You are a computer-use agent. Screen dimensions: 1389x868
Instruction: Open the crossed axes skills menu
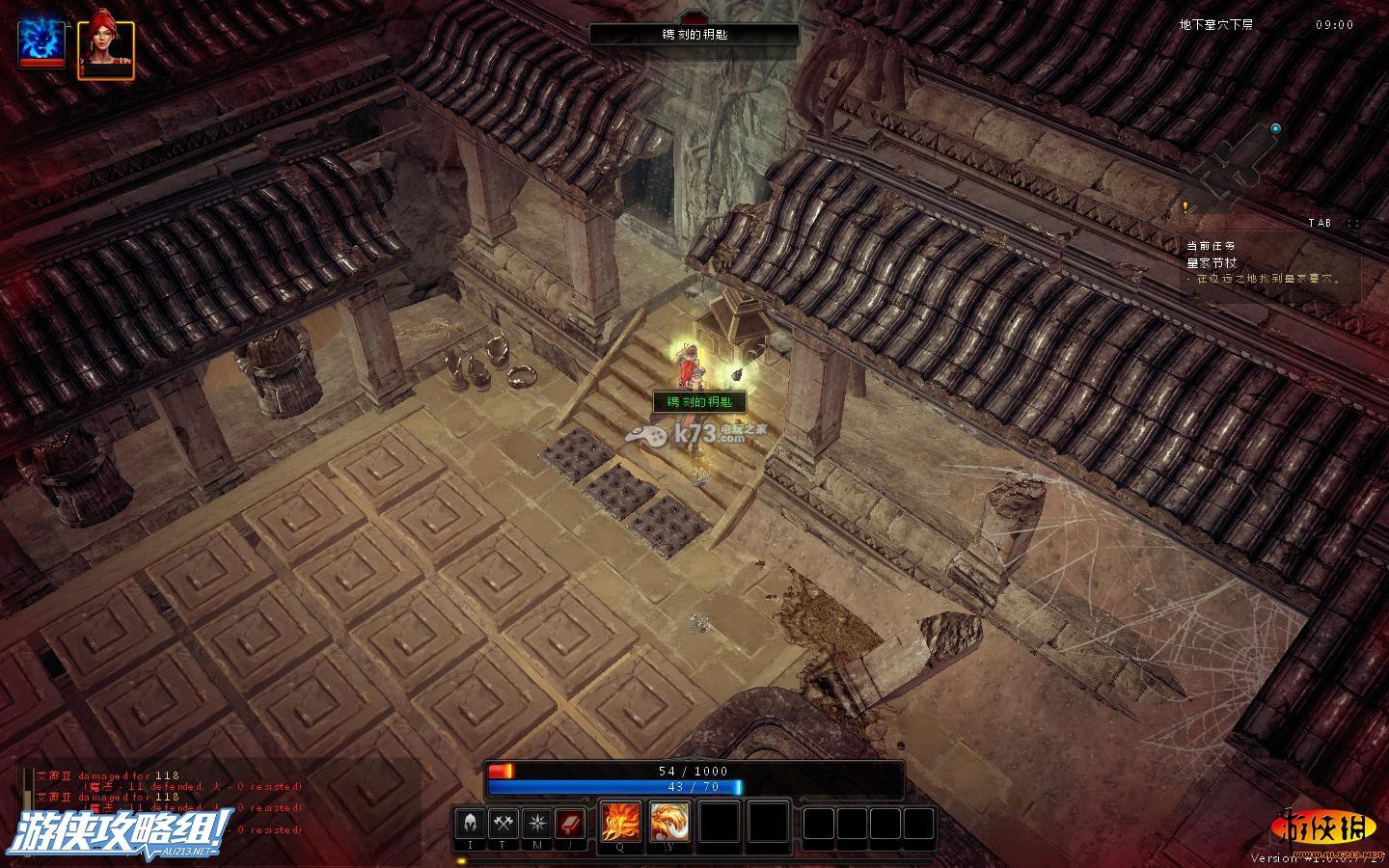[x=504, y=825]
